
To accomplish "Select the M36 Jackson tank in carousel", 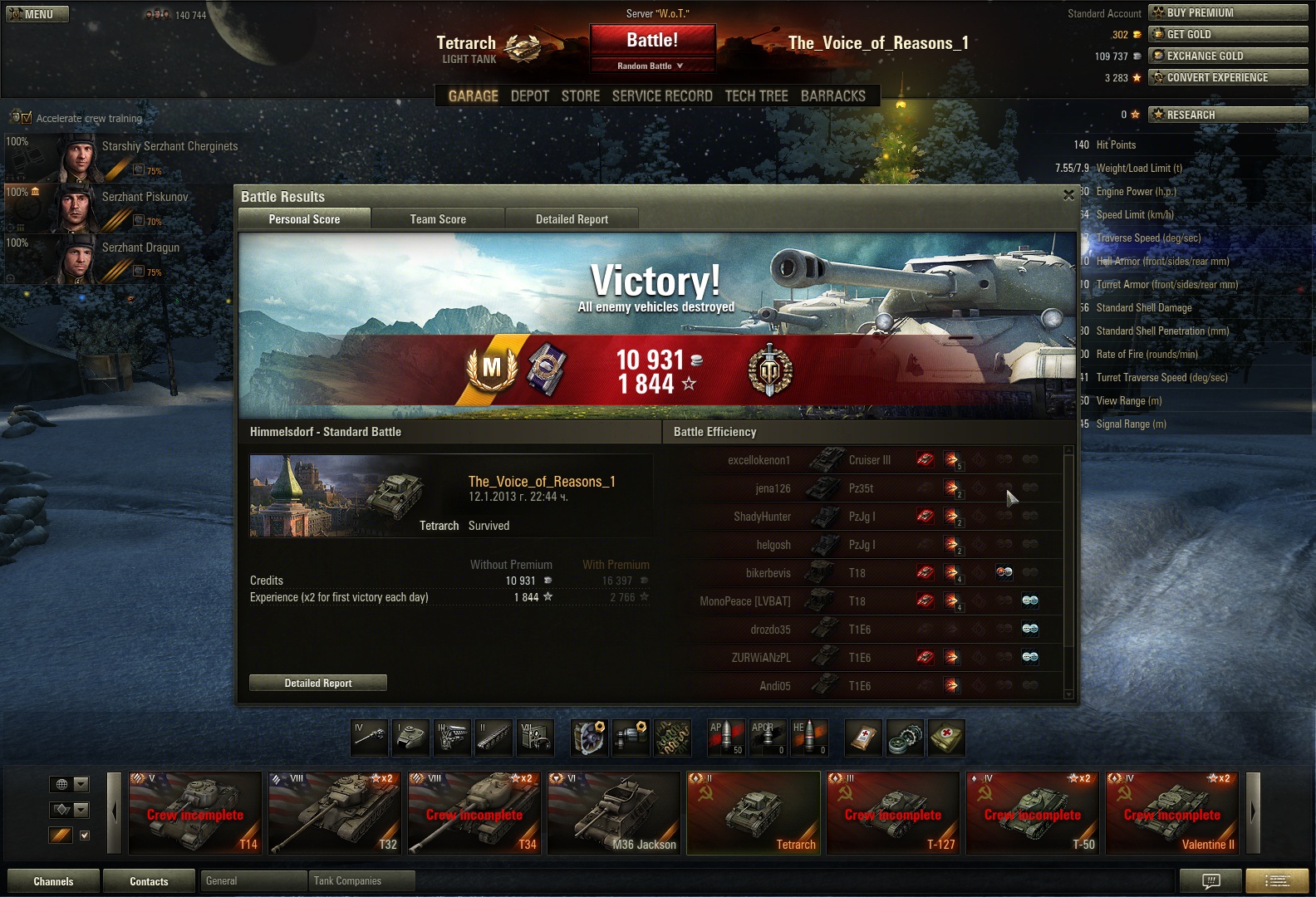I will (614, 812).
